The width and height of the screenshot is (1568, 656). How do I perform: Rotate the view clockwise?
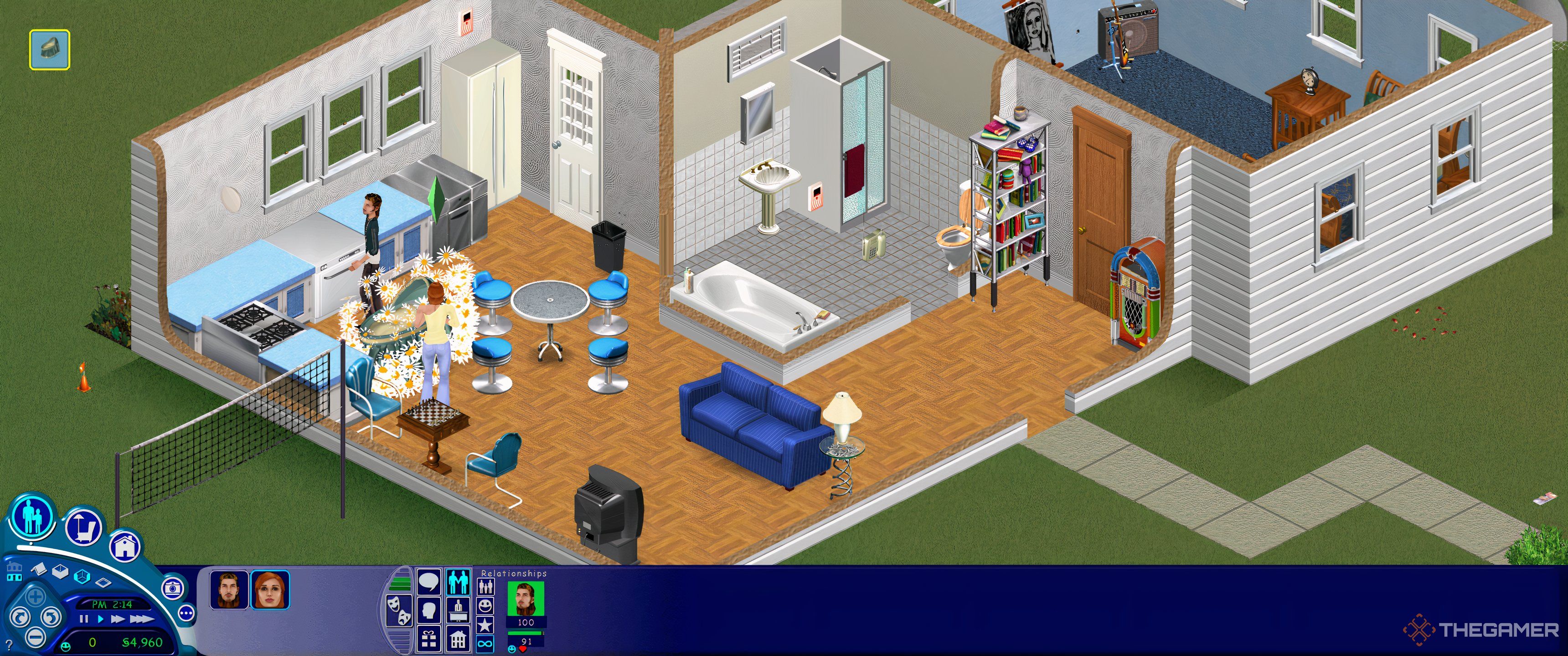coord(21,618)
